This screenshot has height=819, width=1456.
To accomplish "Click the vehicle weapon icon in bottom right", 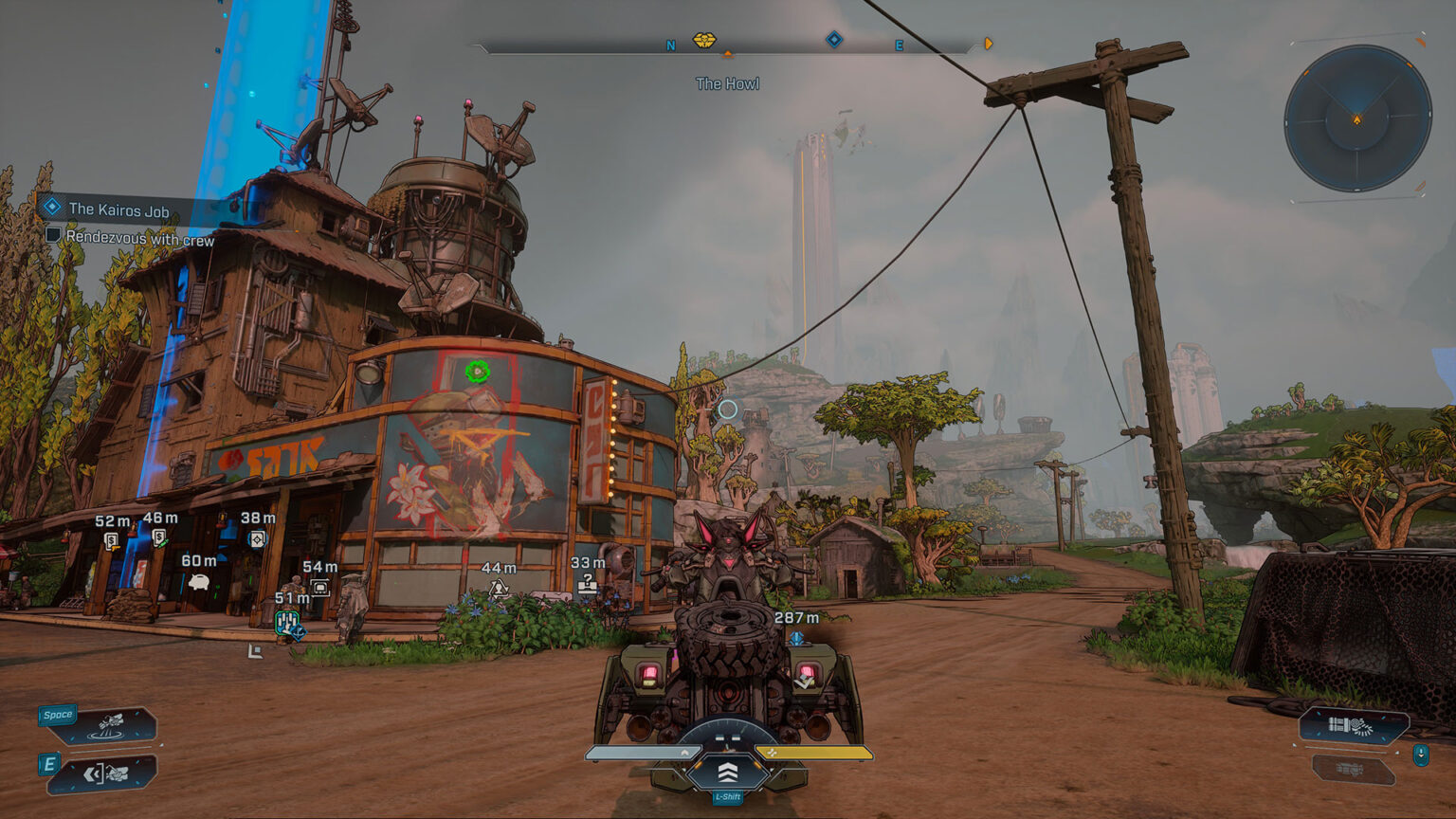I will [1351, 724].
